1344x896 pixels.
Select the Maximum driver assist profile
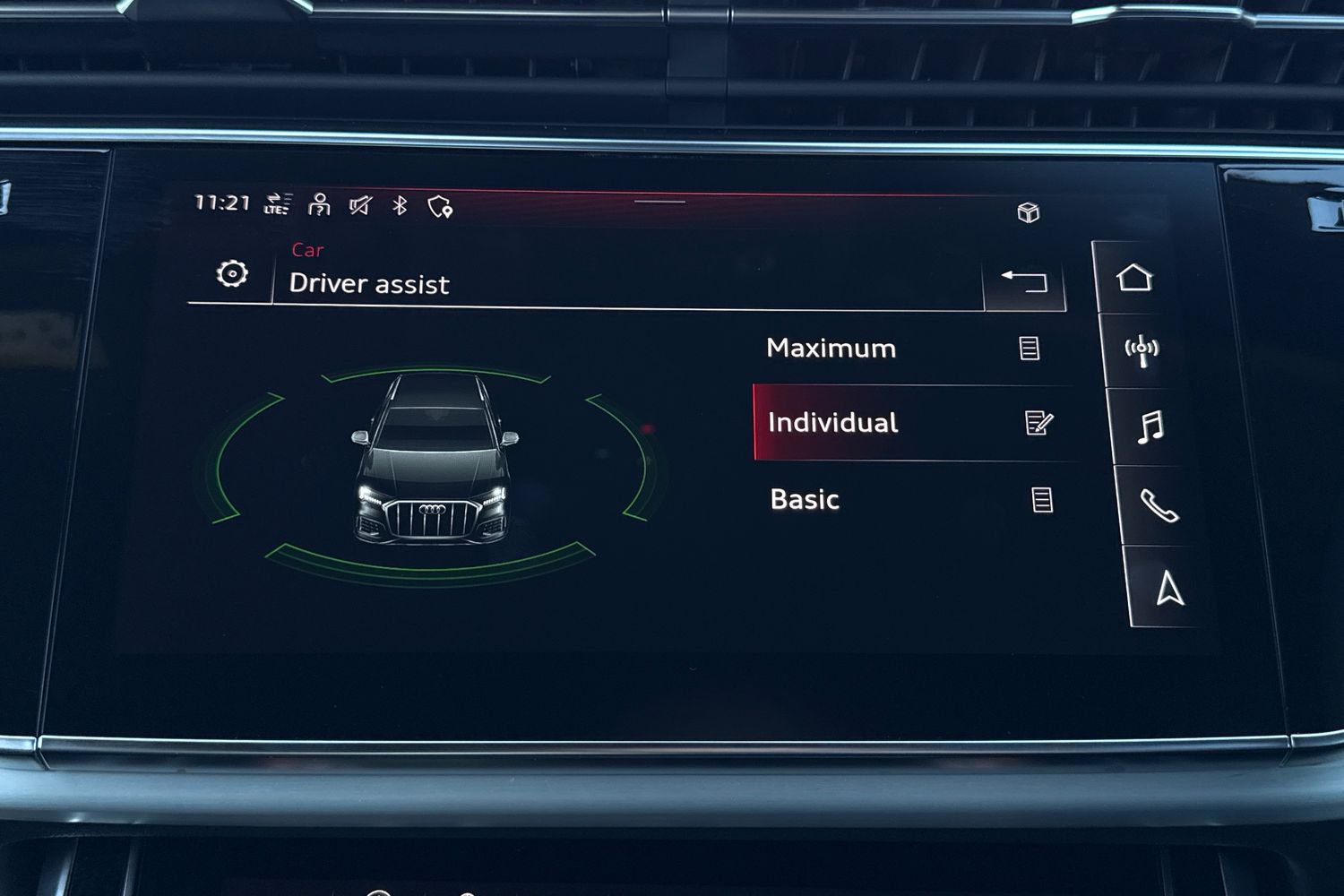coord(831,348)
